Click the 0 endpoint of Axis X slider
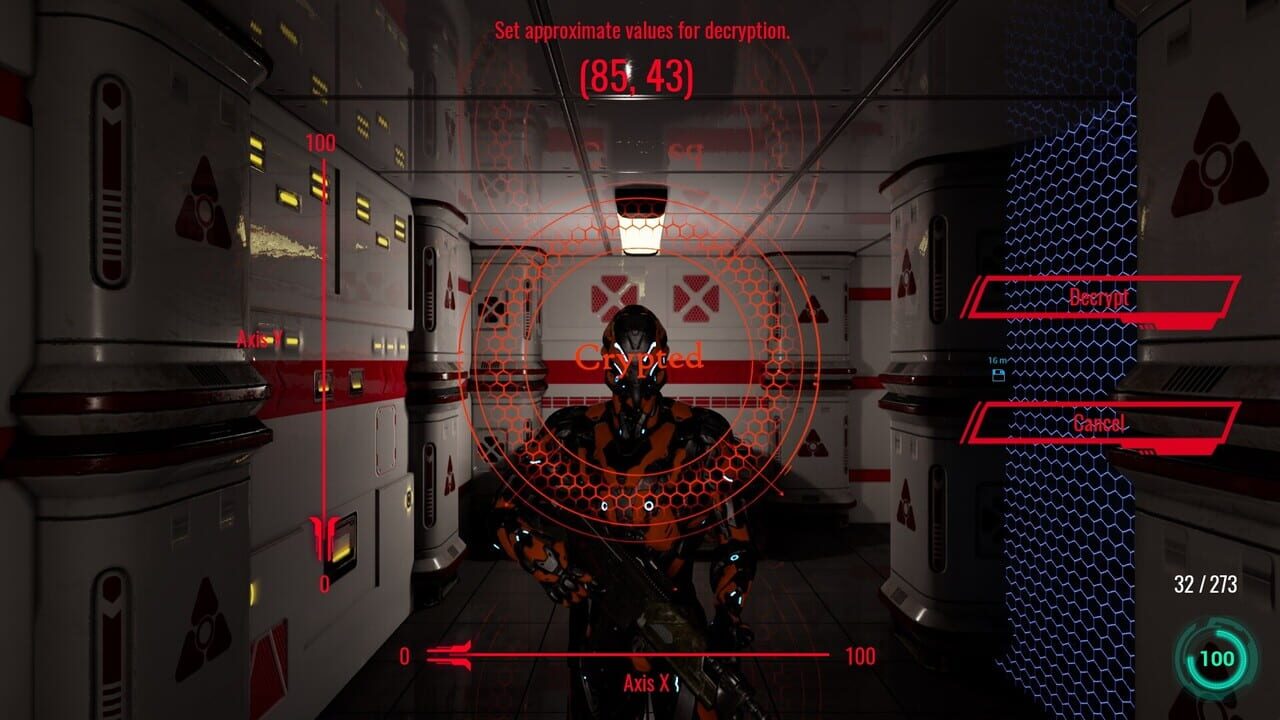1280x720 pixels. (405, 656)
